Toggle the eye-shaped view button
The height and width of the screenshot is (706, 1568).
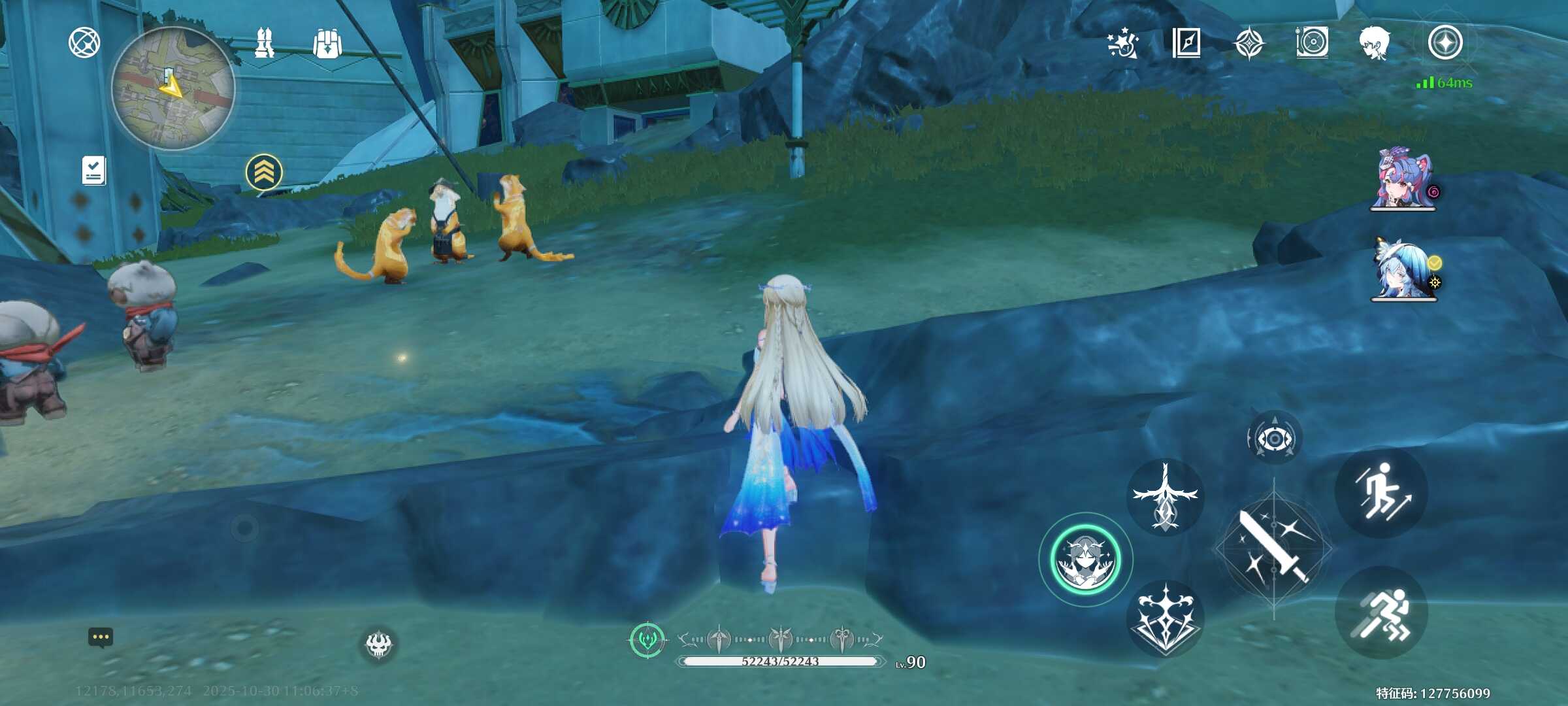(x=1274, y=439)
